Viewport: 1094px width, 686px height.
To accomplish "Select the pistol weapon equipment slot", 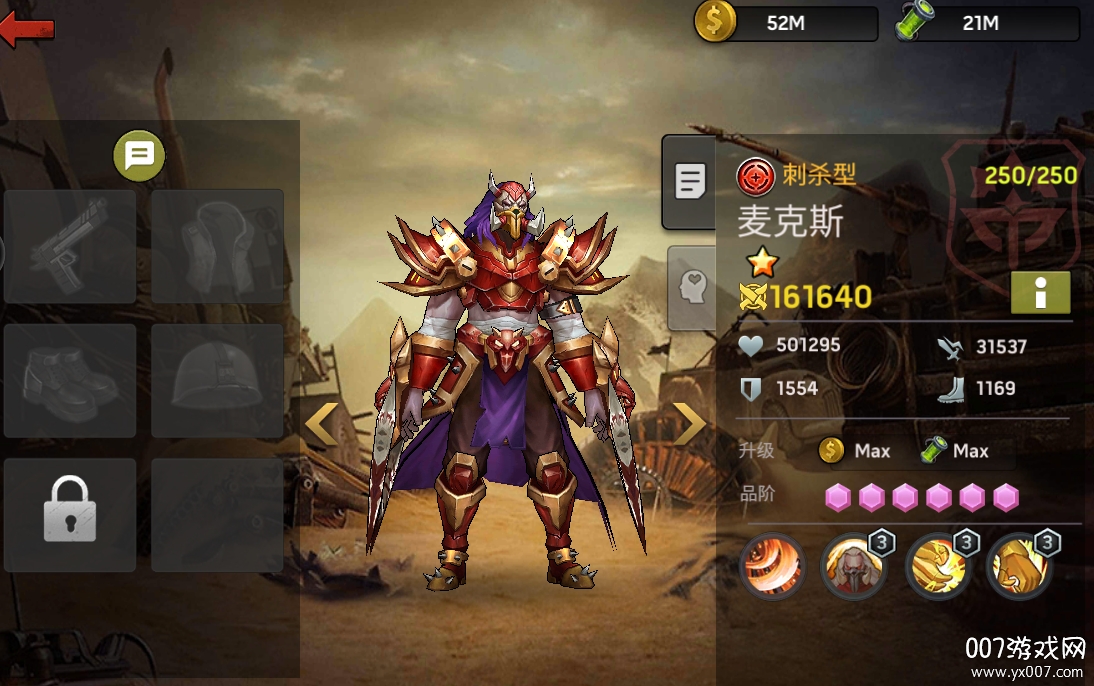I will coord(70,246).
